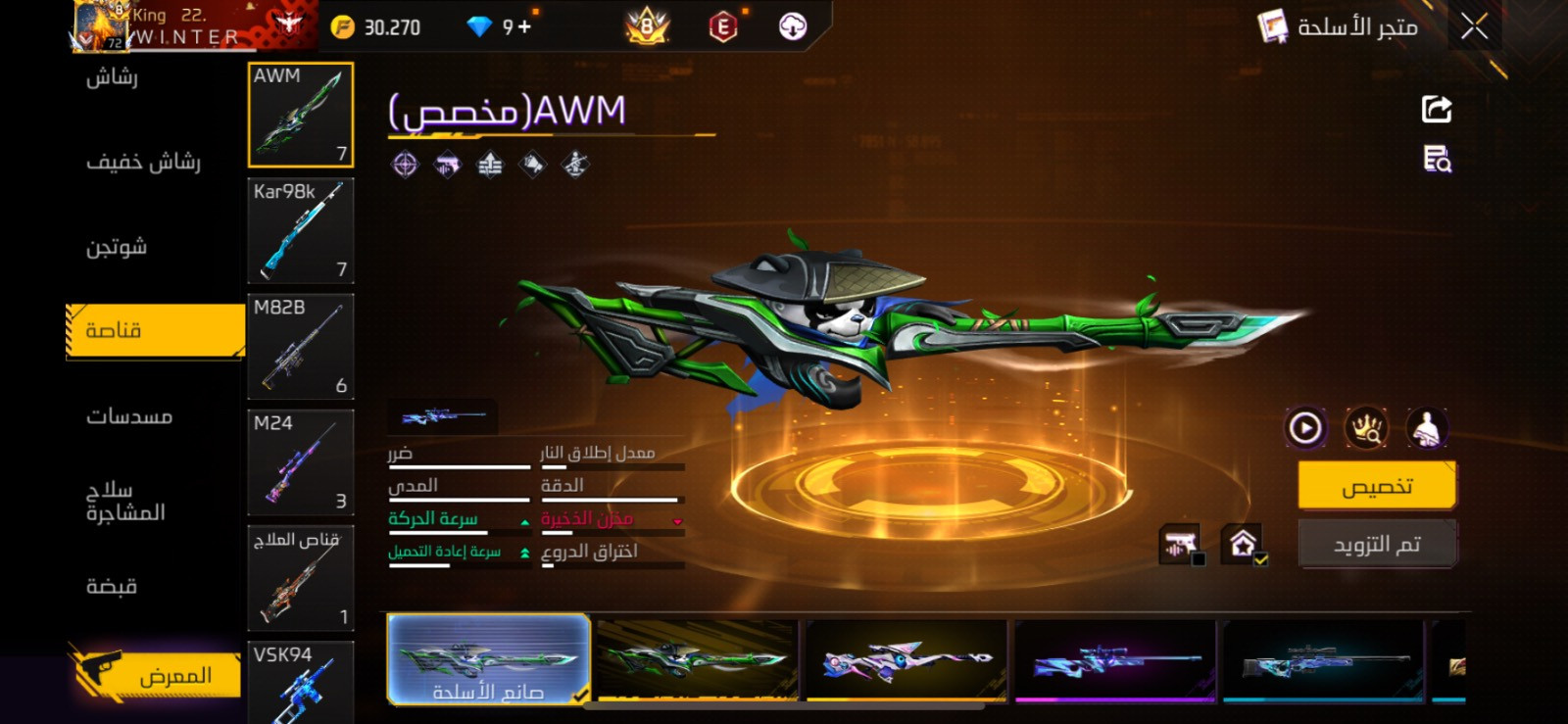
Task: Select the AWM weapon thumbnail
Action: pyautogui.click(x=300, y=115)
